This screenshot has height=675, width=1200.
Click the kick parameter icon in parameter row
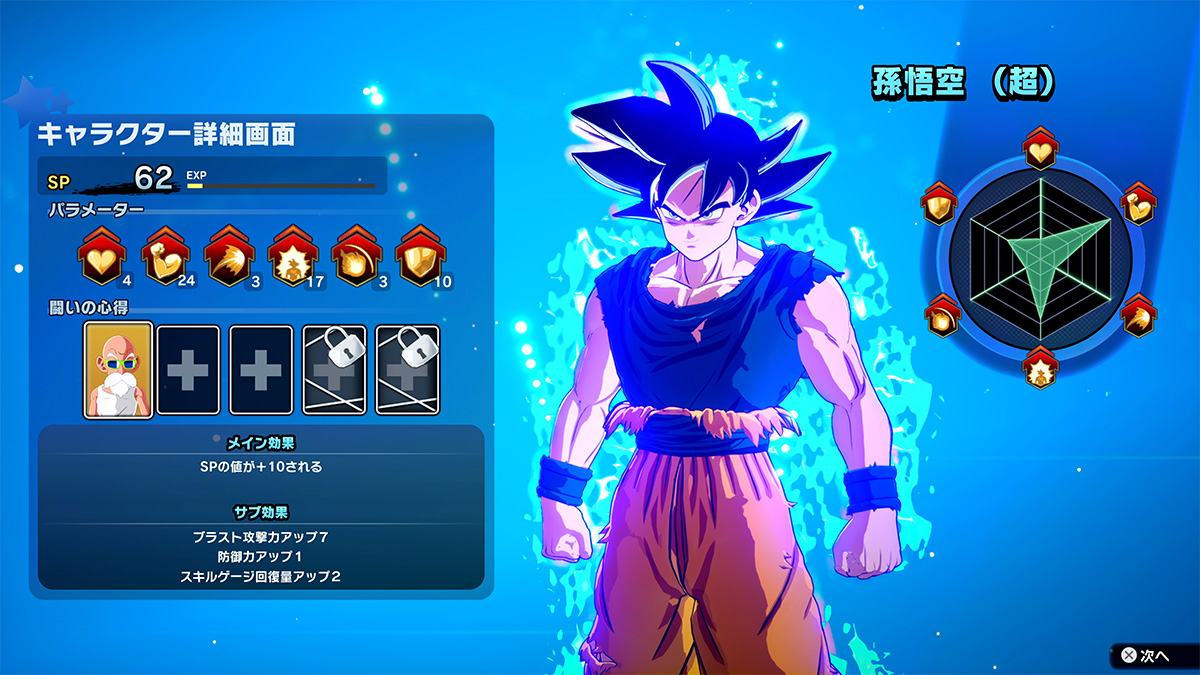pos(228,259)
